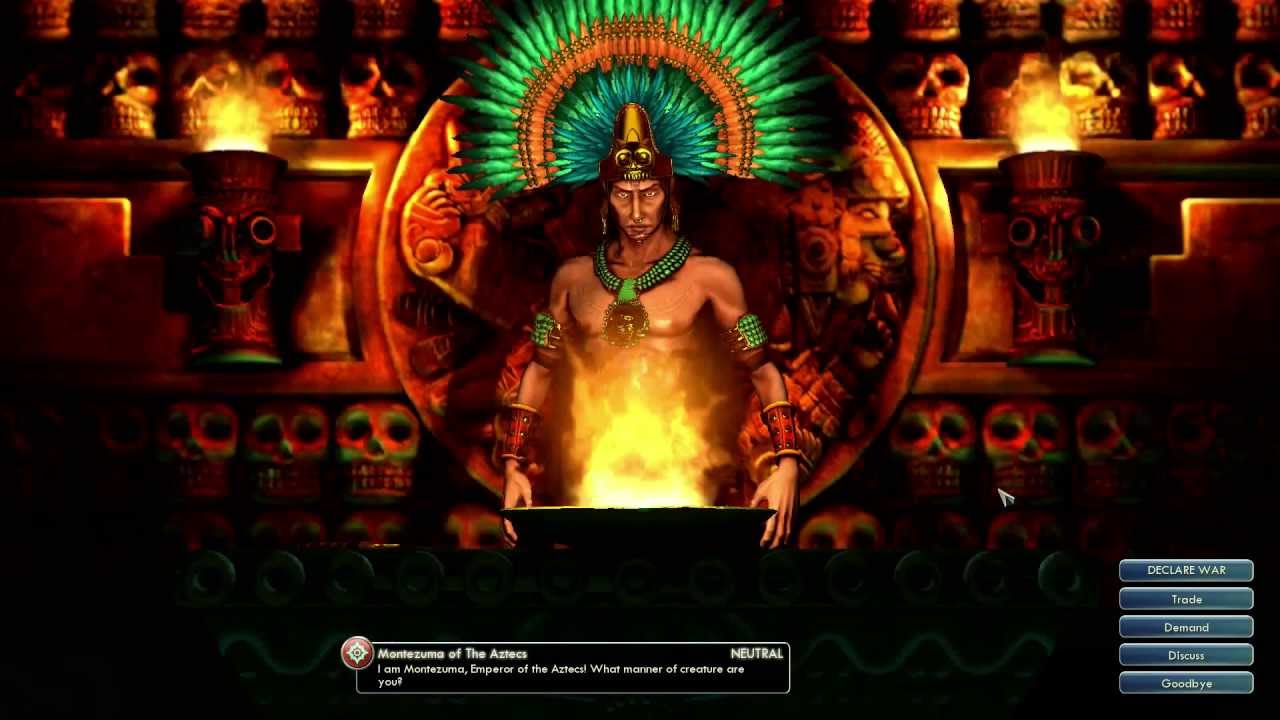Say Goodbye to end the conversation
Viewport: 1280px width, 720px height.
point(1186,683)
